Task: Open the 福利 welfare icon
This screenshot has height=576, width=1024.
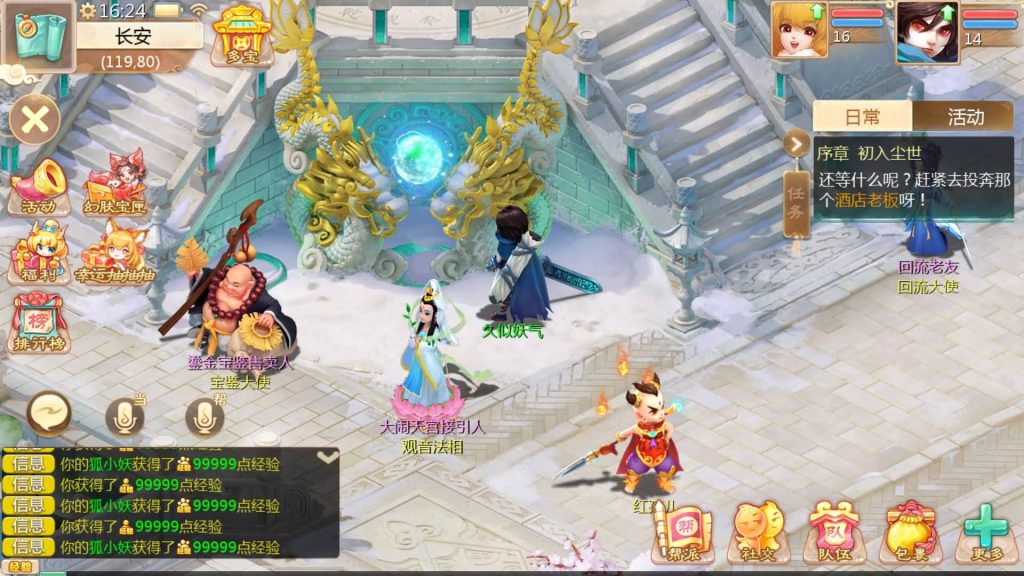Action: pyautogui.click(x=39, y=254)
